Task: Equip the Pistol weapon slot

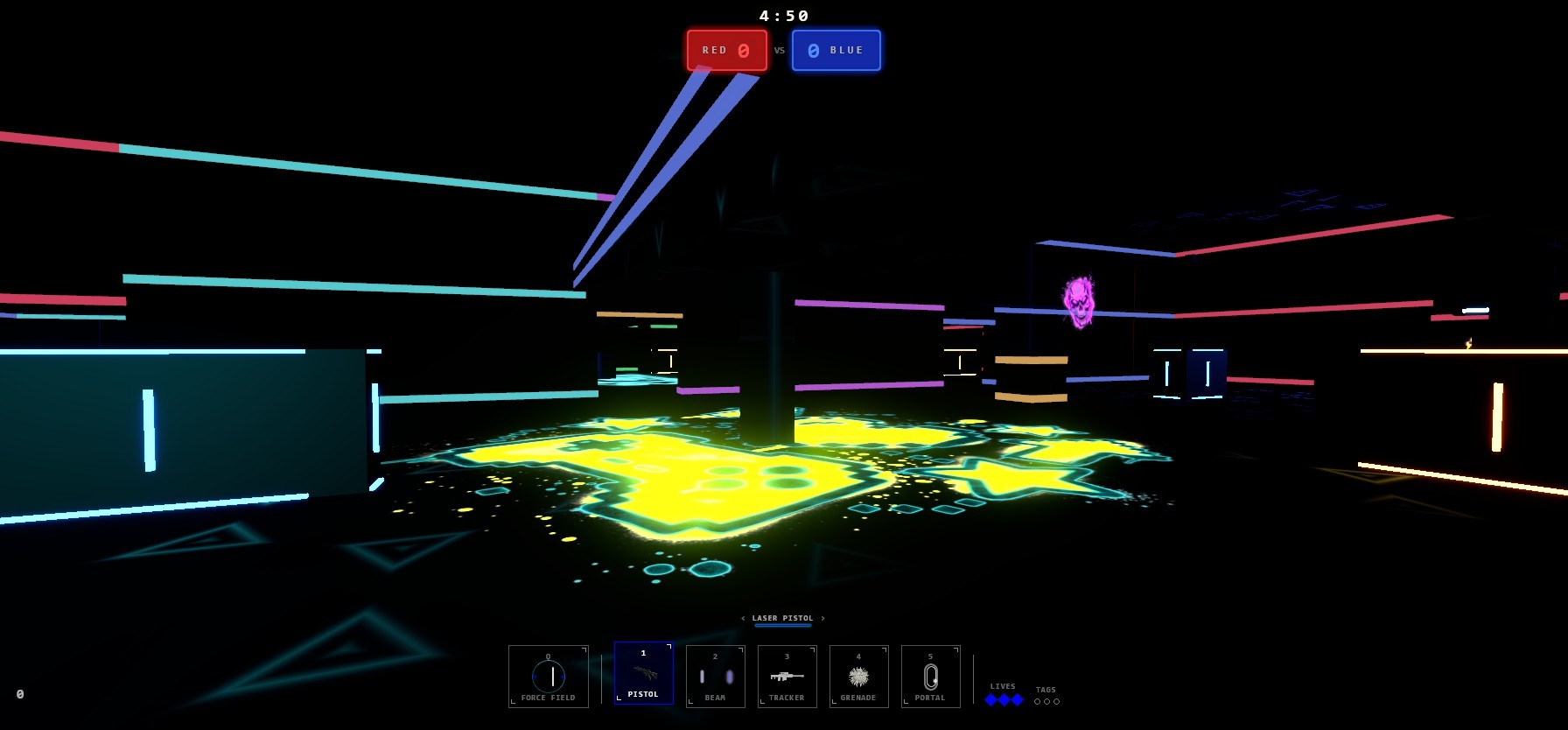Action: (x=643, y=673)
